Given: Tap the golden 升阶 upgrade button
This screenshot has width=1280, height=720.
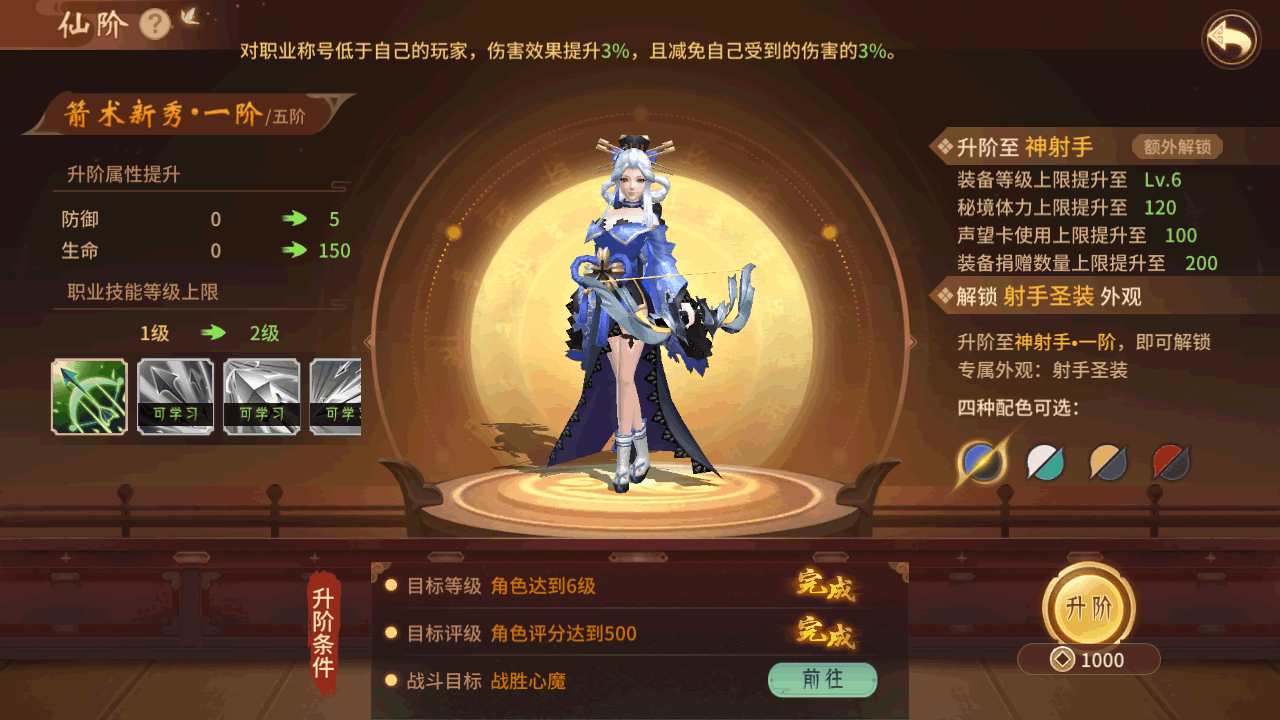Looking at the screenshot, I should click(1088, 607).
